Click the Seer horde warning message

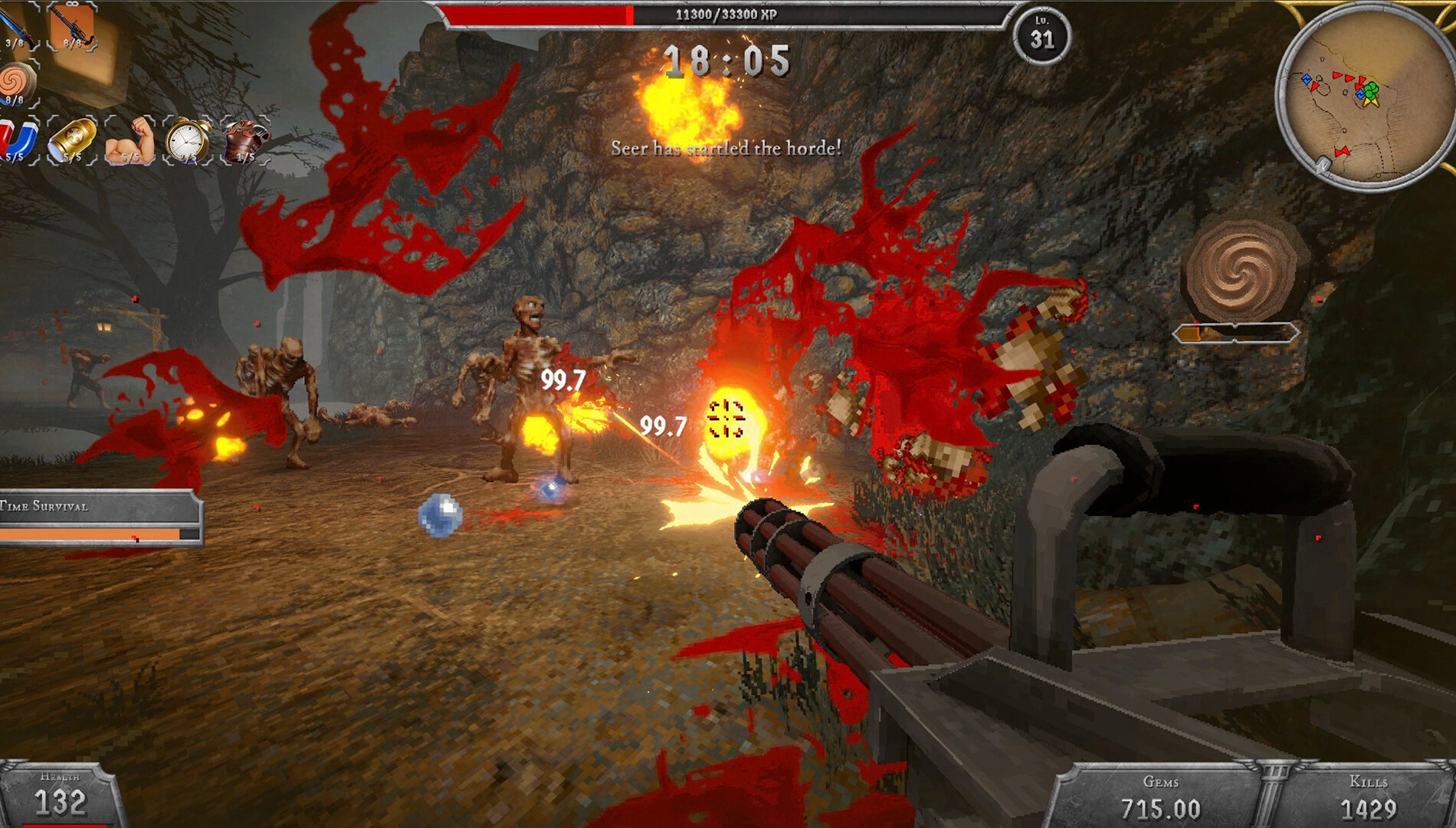[x=726, y=148]
